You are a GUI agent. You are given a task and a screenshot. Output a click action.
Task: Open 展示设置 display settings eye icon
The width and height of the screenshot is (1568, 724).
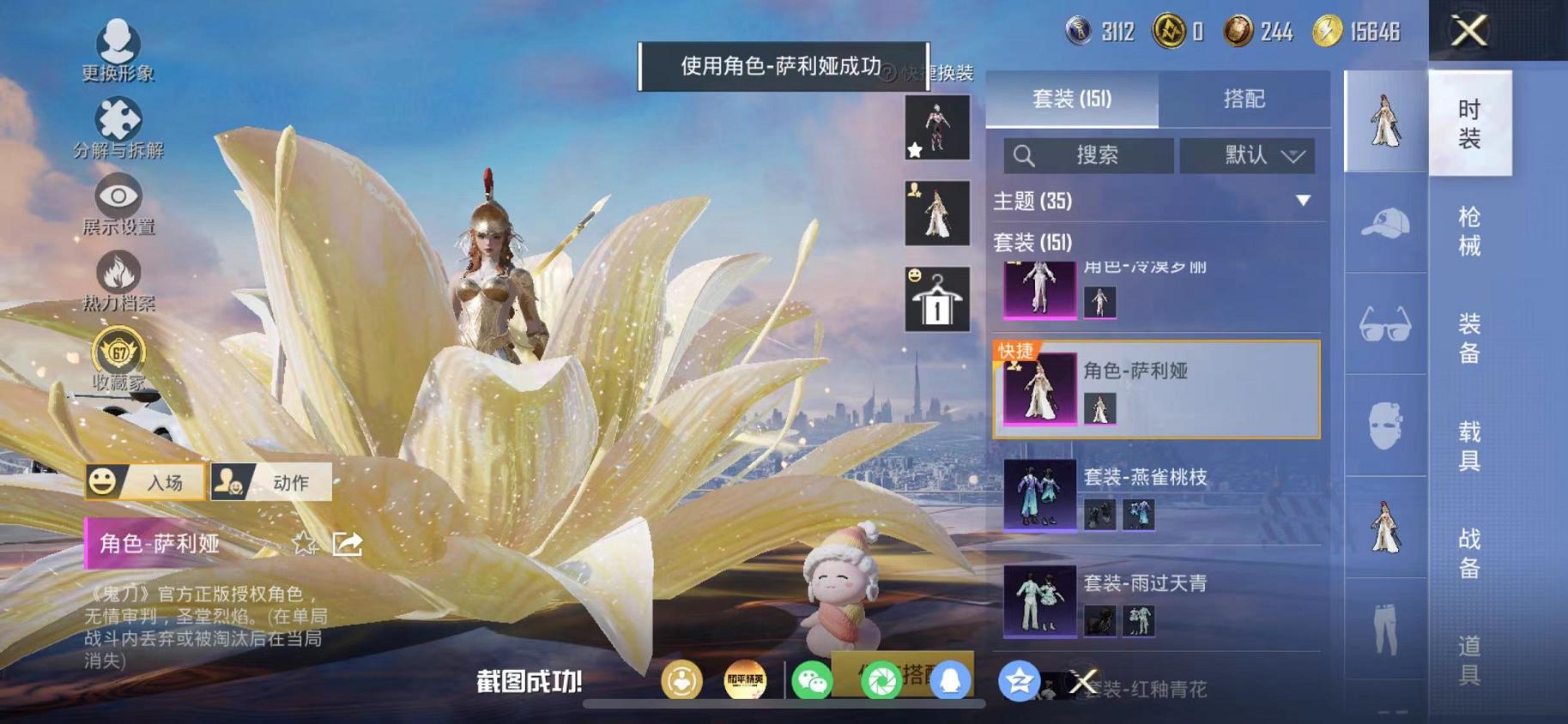118,196
